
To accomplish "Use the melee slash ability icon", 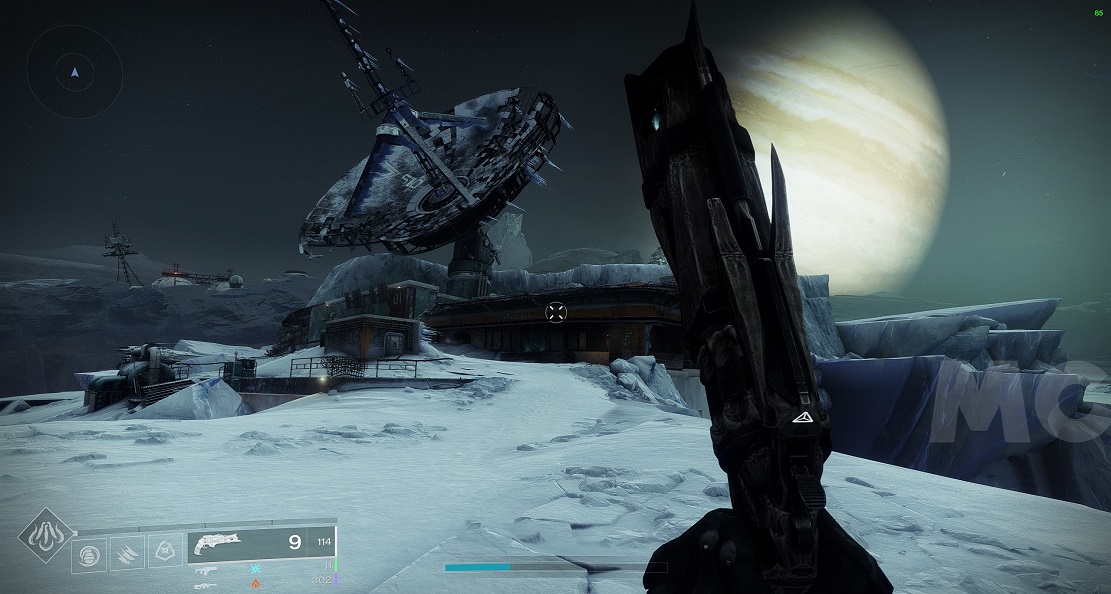I will click(x=126, y=552).
